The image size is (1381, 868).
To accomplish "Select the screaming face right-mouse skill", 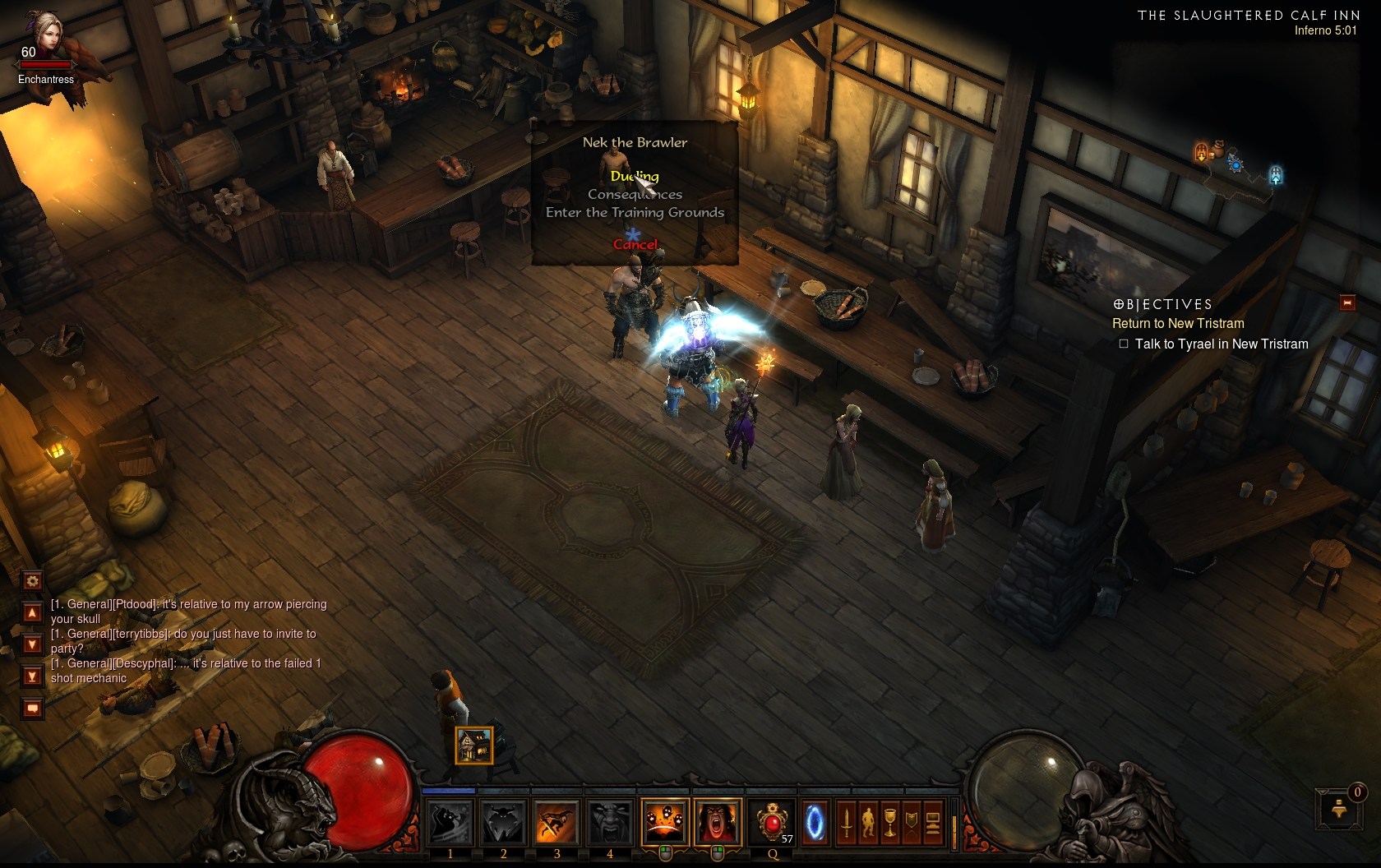I will [x=718, y=821].
